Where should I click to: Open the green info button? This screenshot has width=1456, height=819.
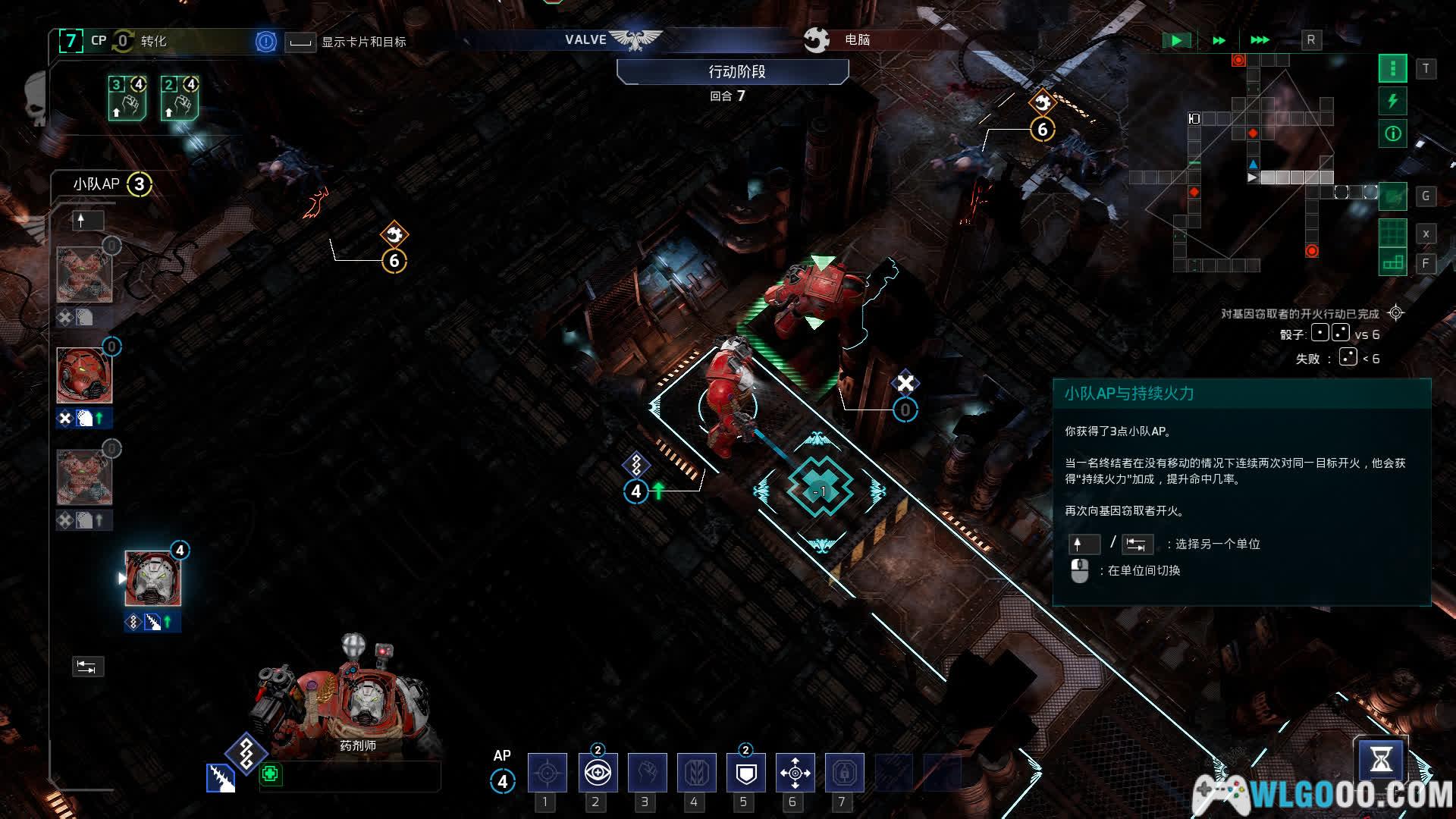point(1392,134)
